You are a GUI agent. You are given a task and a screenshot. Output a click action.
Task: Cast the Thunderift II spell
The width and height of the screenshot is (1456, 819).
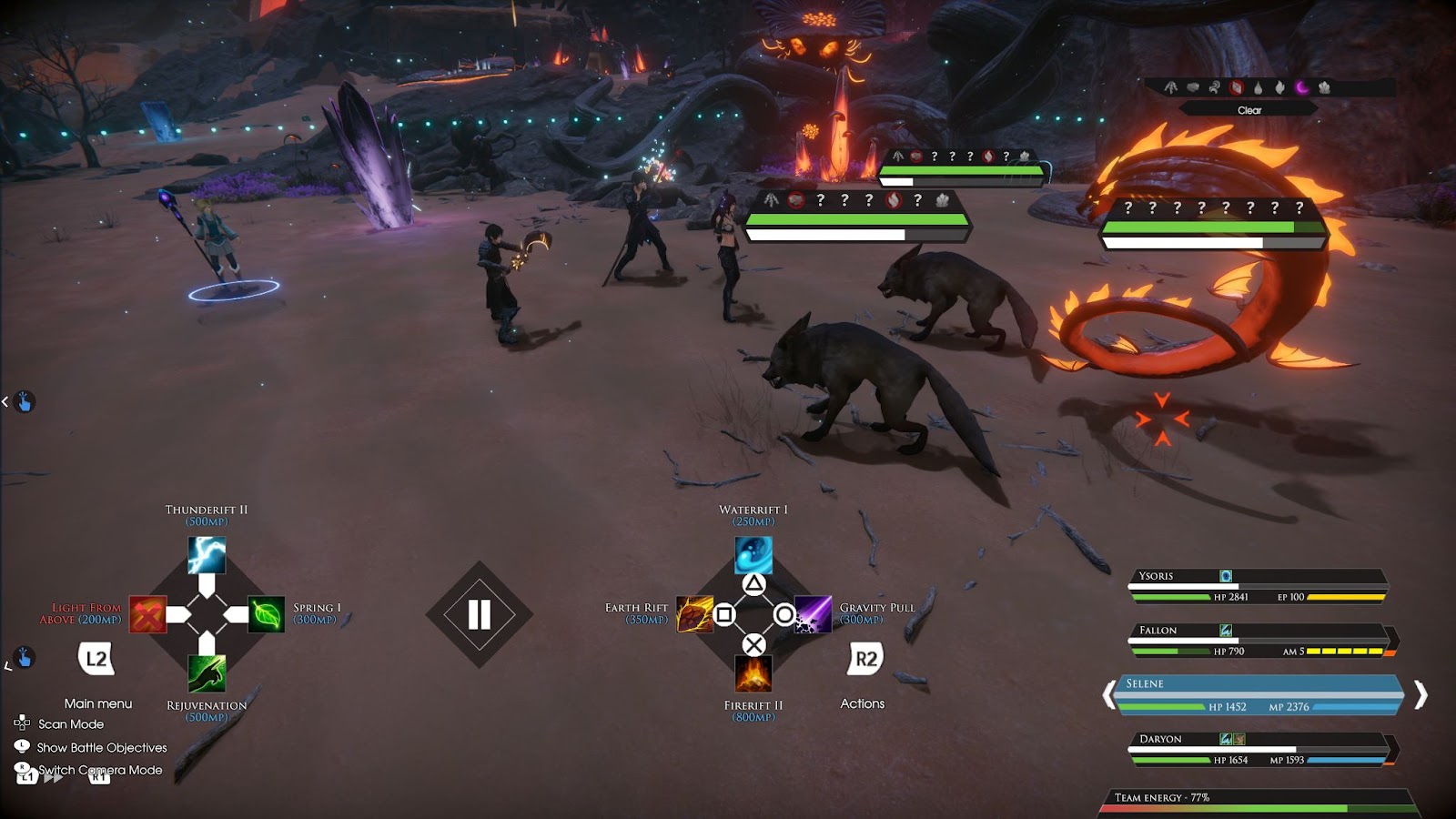click(x=207, y=555)
